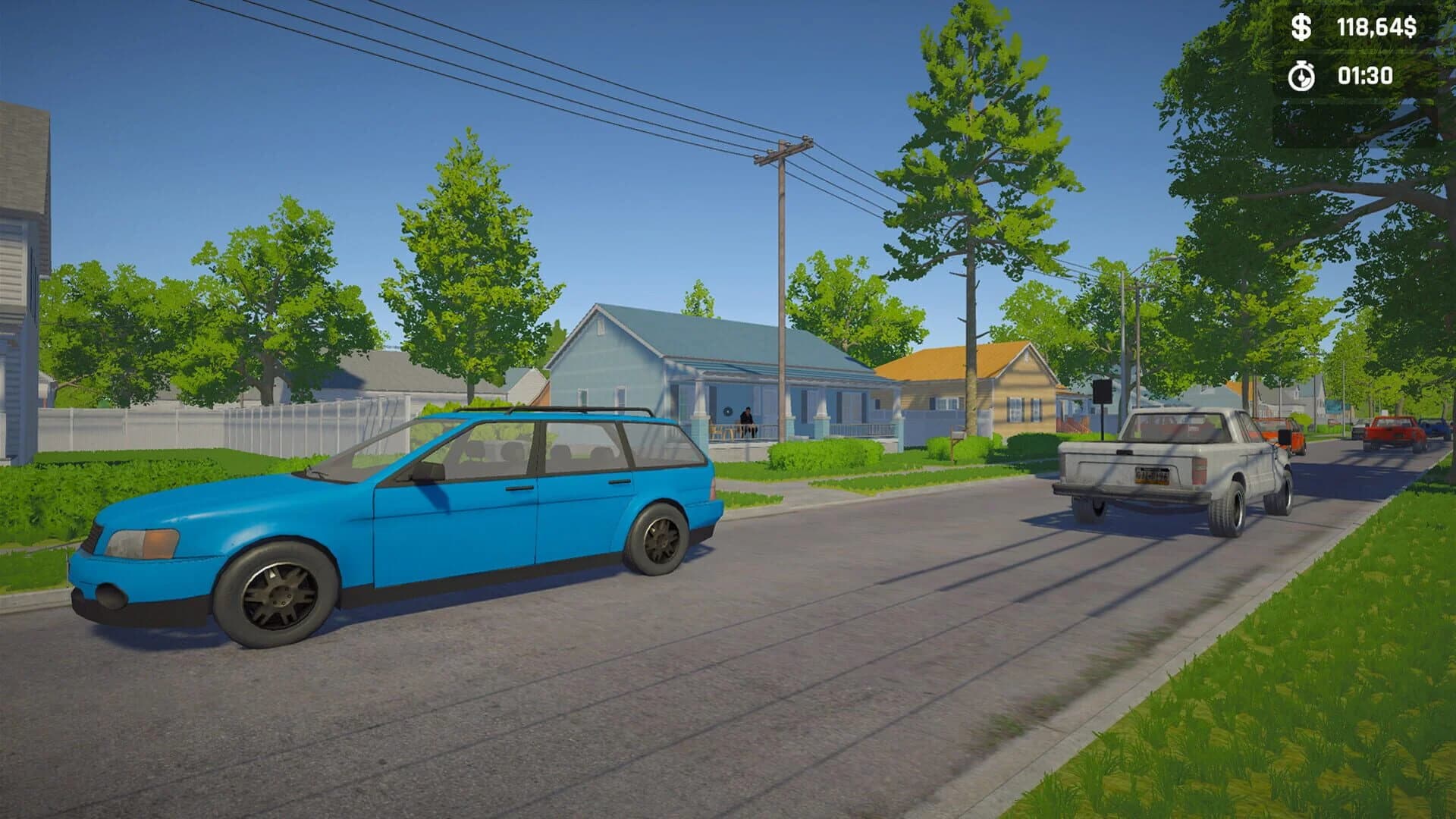Select the red car parked far right
This screenshot has width=1456, height=819.
coord(1392,431)
